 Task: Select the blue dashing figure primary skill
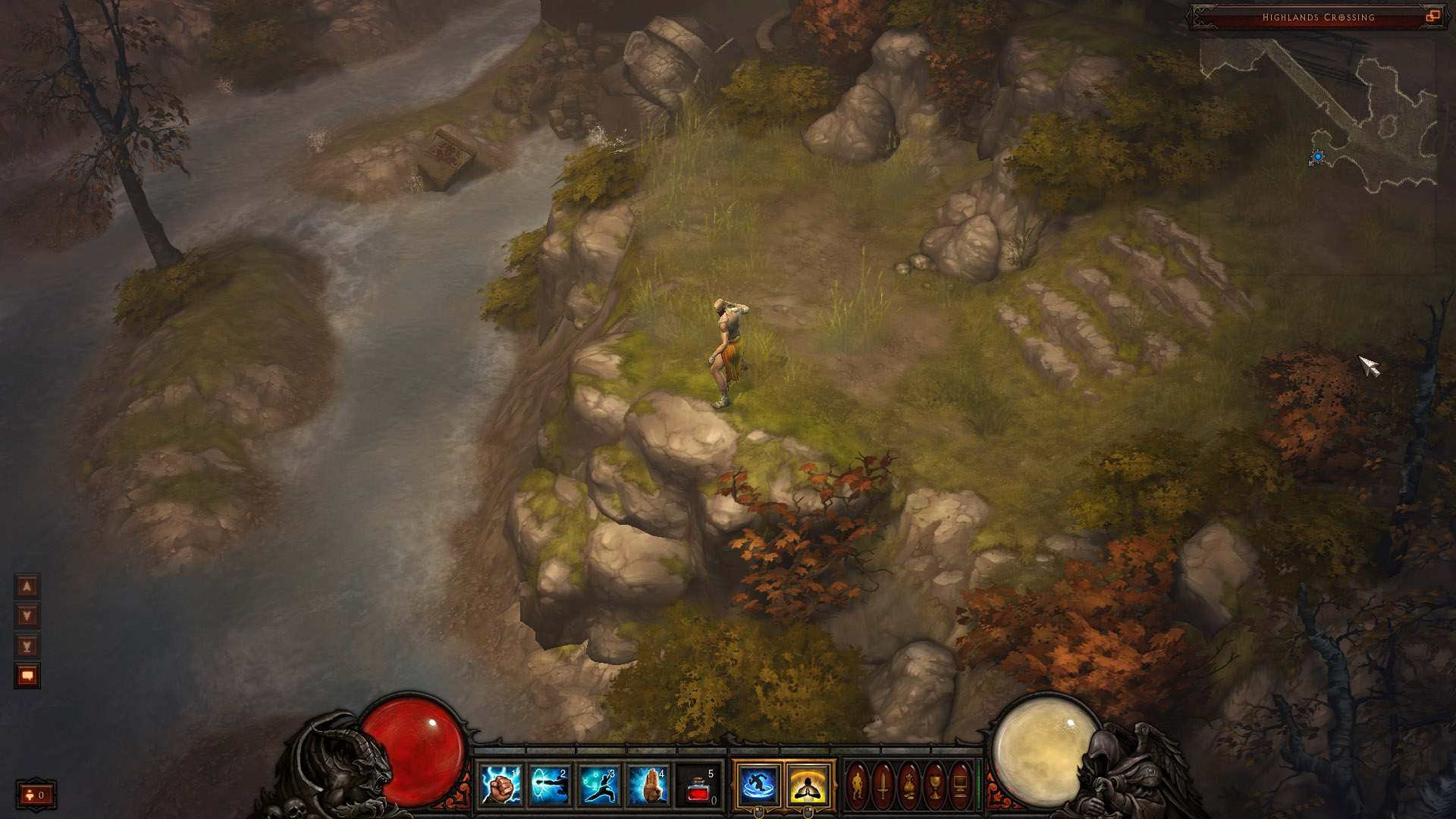758,784
